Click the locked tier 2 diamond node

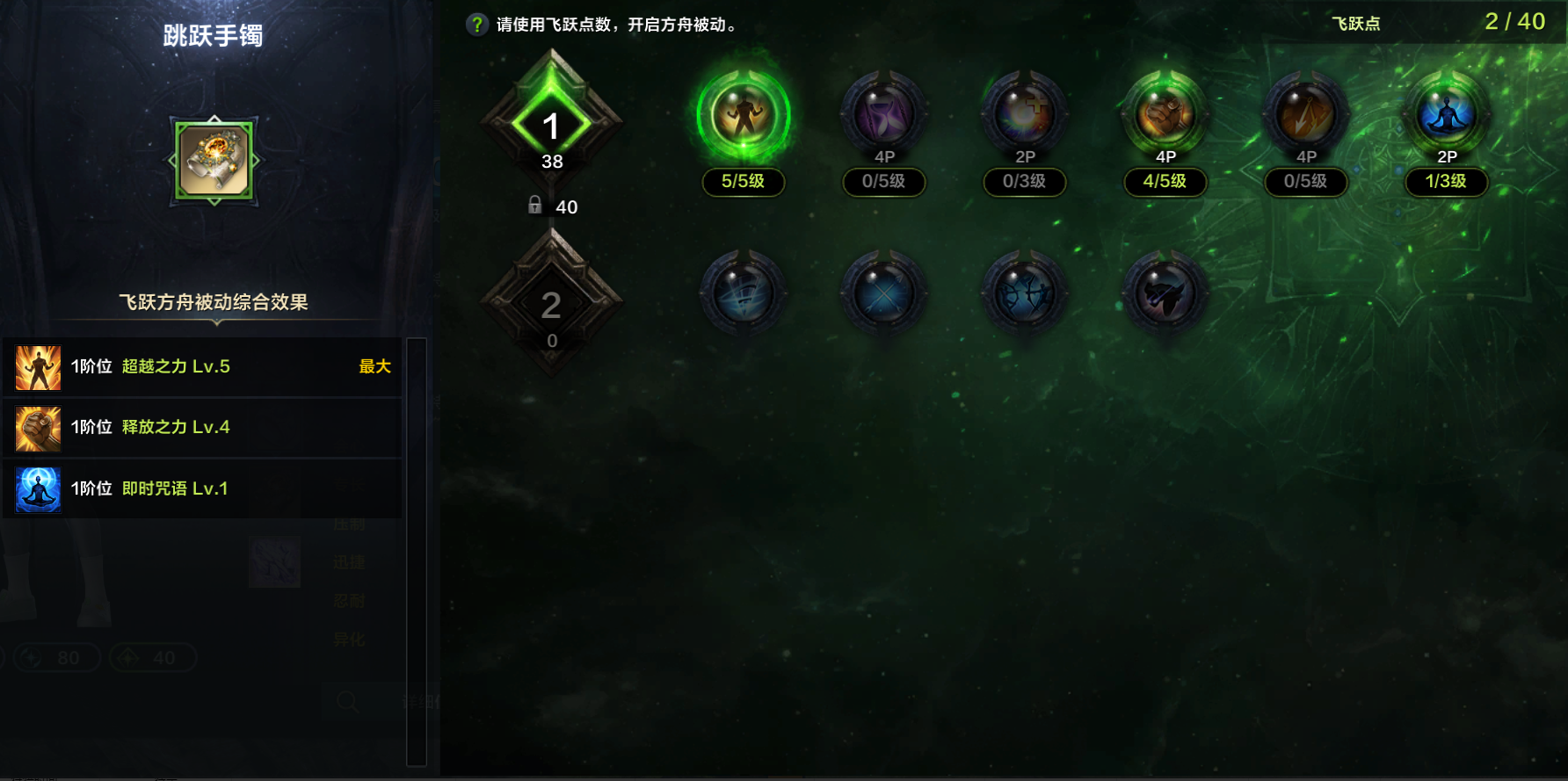pos(552,303)
